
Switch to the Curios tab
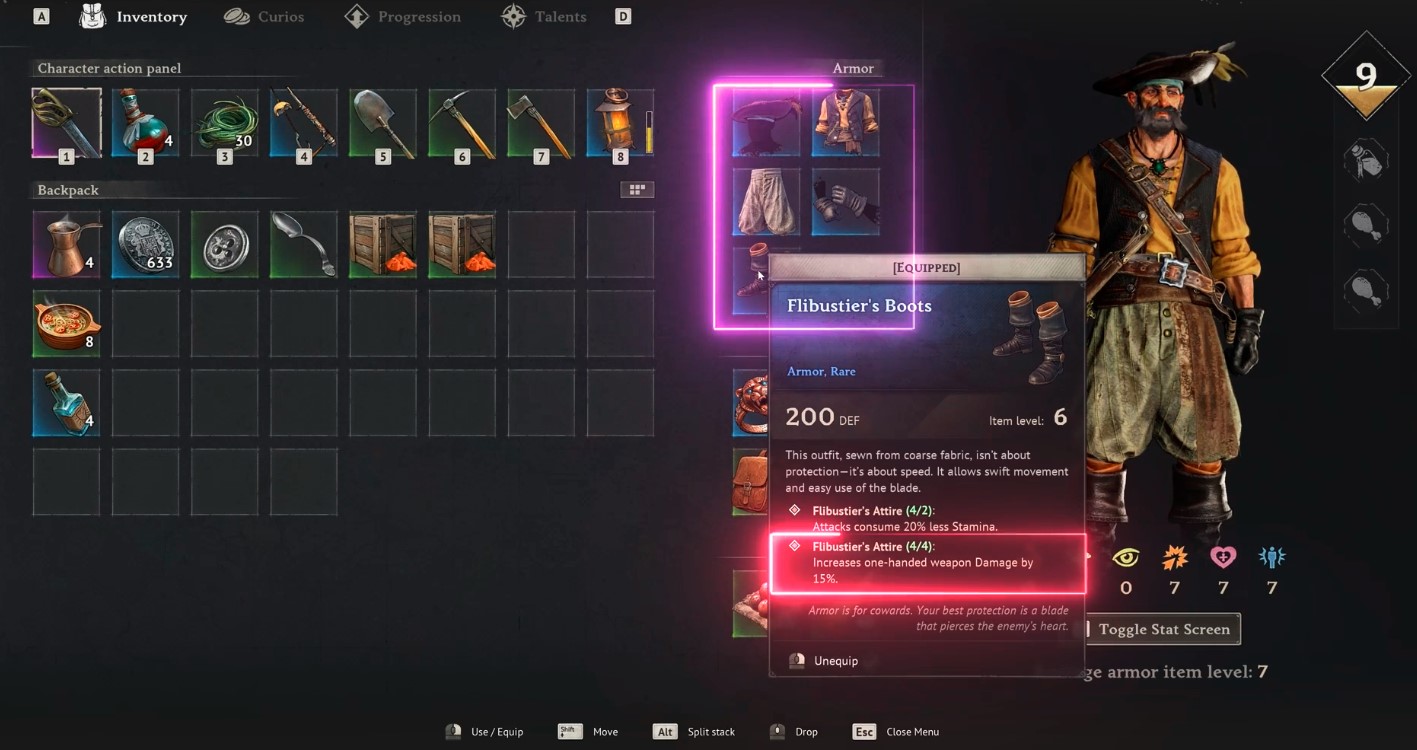coord(264,17)
